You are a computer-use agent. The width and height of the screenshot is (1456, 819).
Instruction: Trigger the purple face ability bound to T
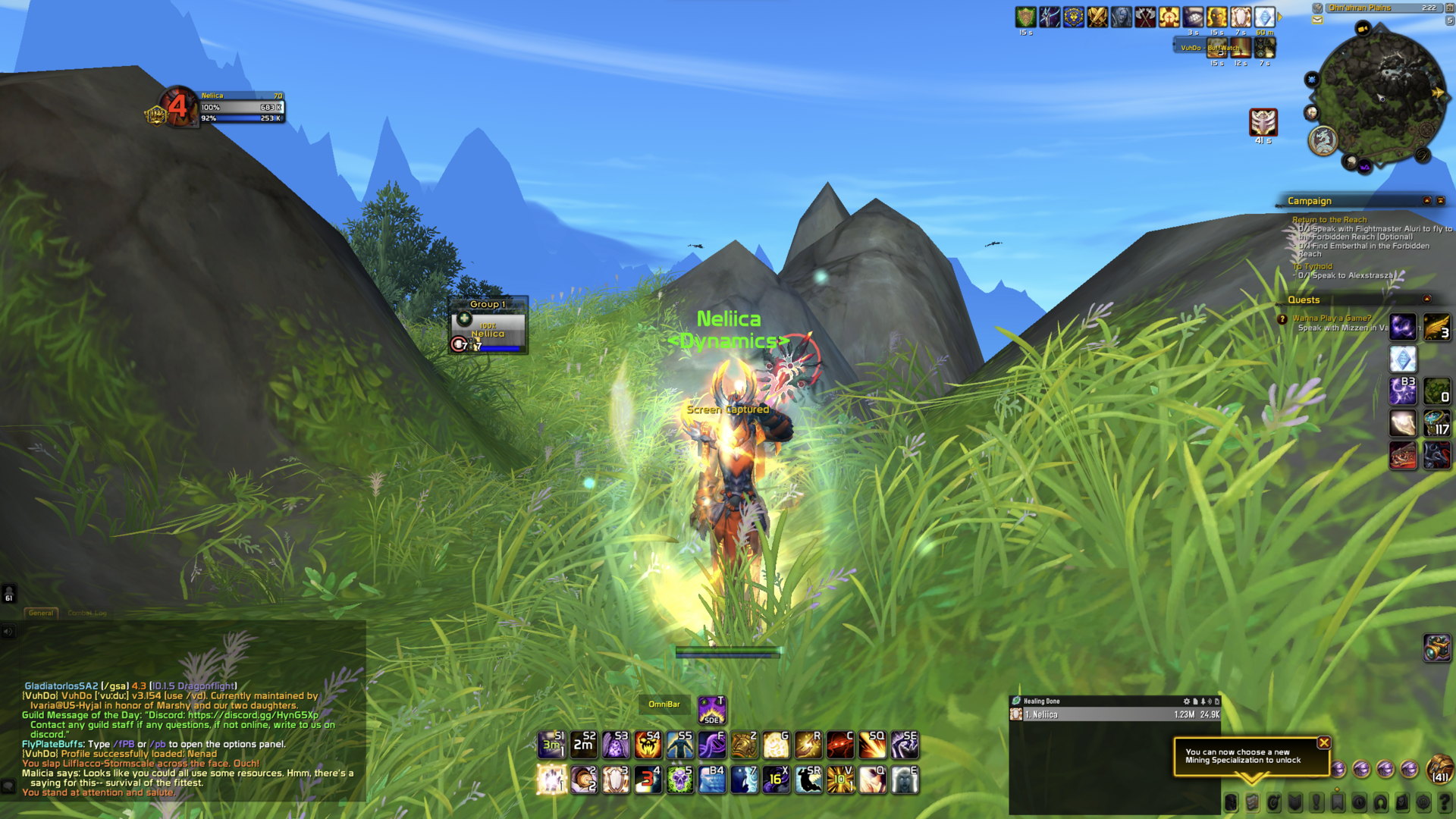point(711,710)
